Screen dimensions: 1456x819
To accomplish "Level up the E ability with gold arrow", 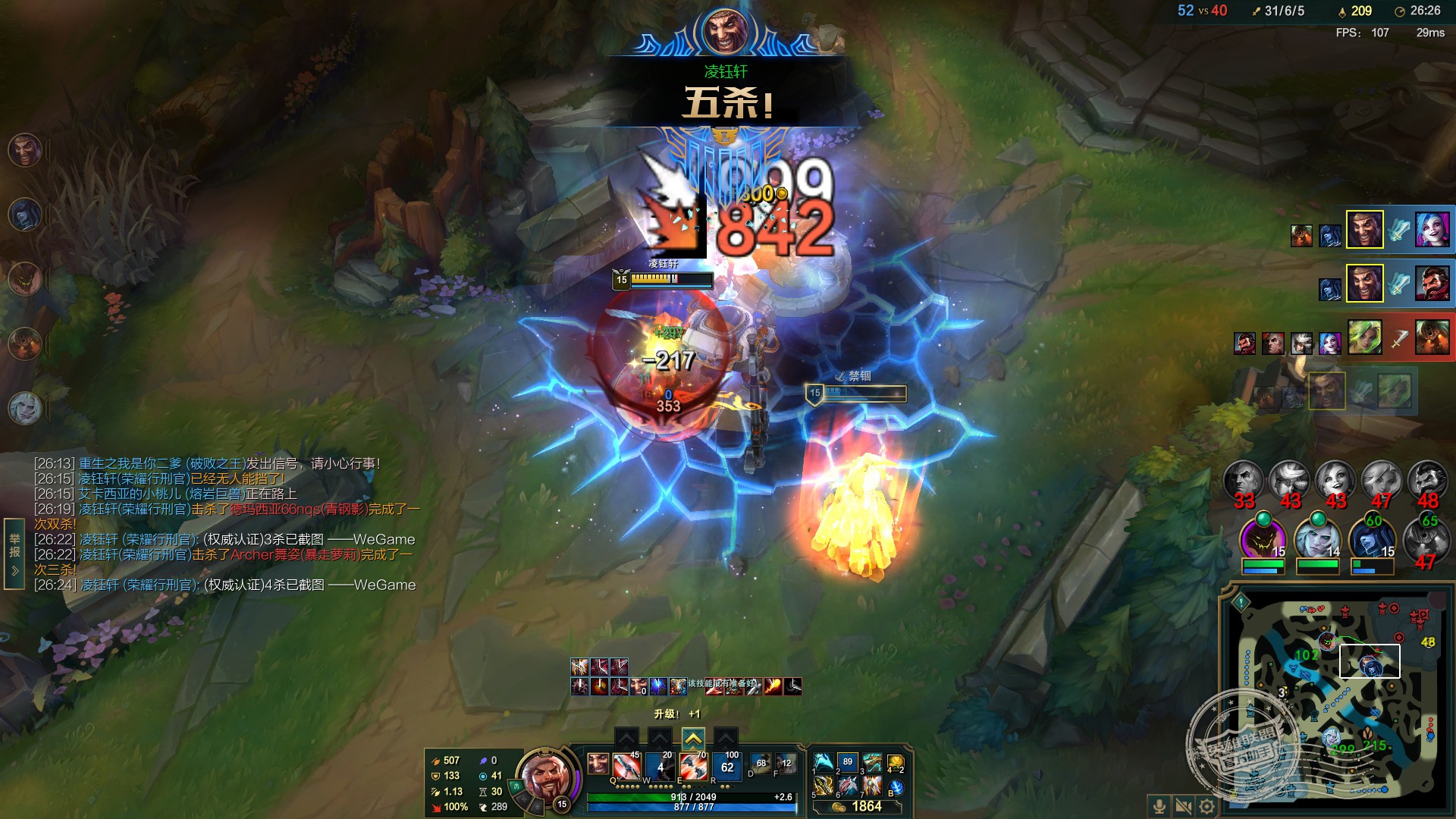I will [693, 738].
